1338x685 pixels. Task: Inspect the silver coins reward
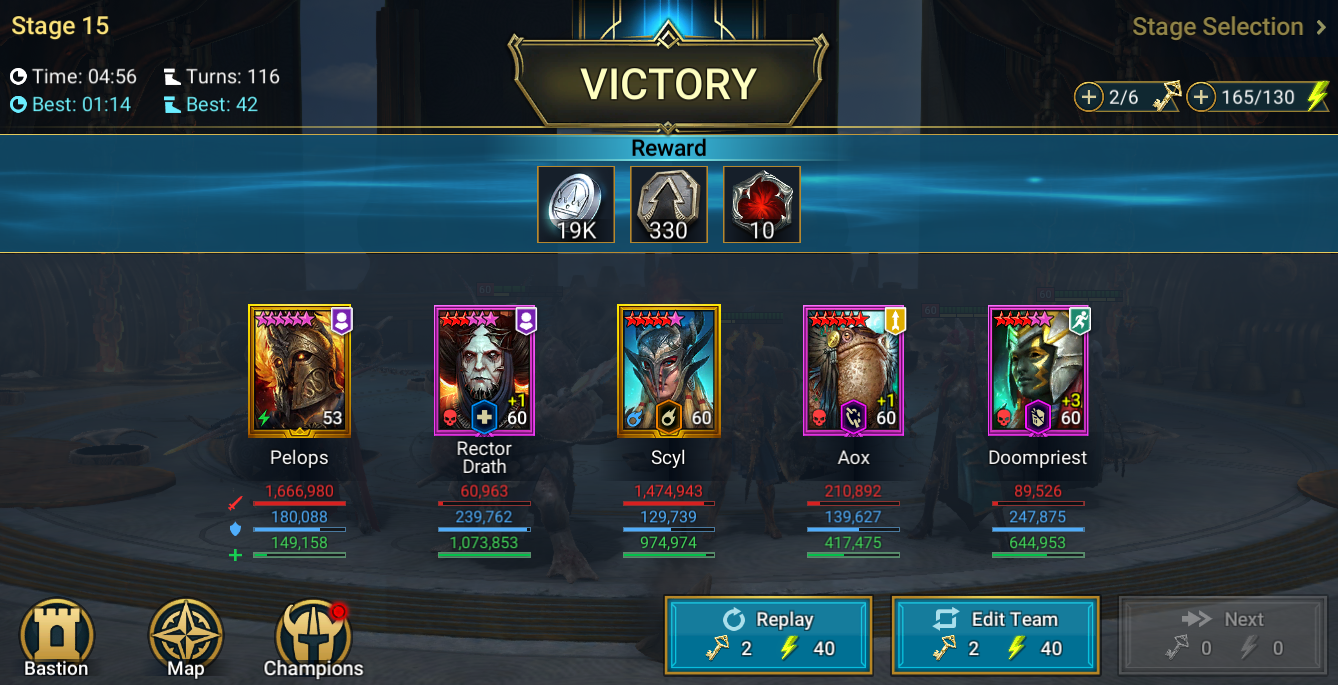click(x=576, y=205)
